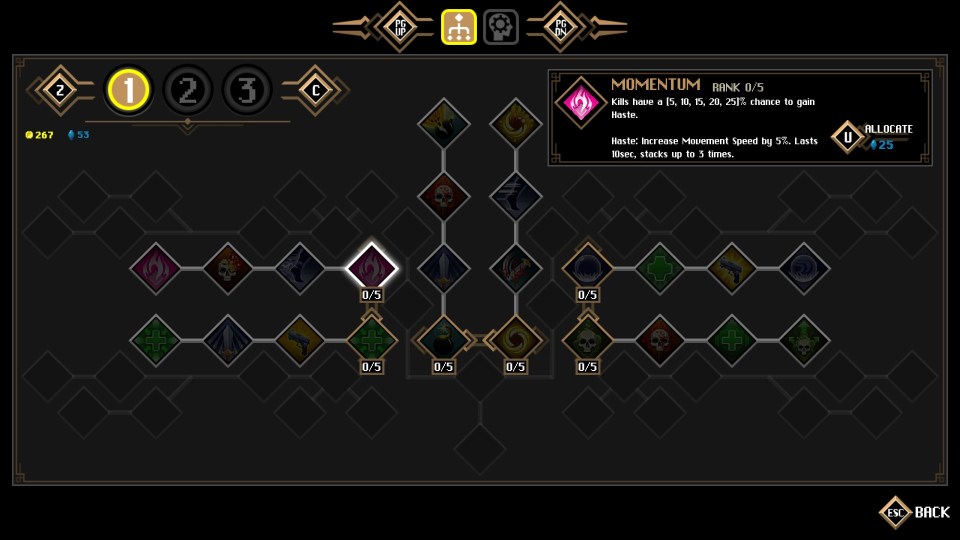Select skill page 1

[128, 91]
